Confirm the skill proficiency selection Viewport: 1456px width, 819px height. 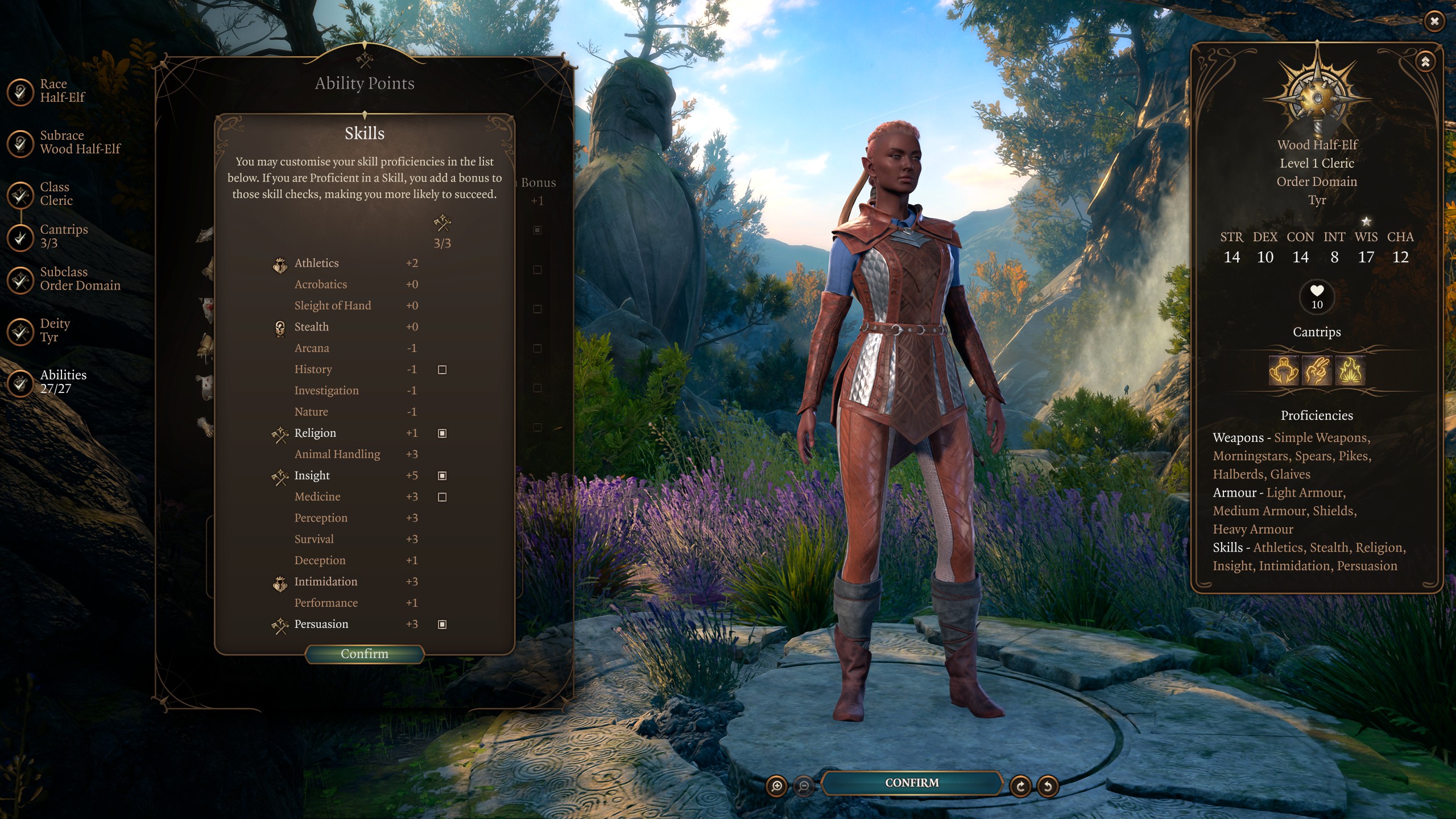tap(365, 654)
